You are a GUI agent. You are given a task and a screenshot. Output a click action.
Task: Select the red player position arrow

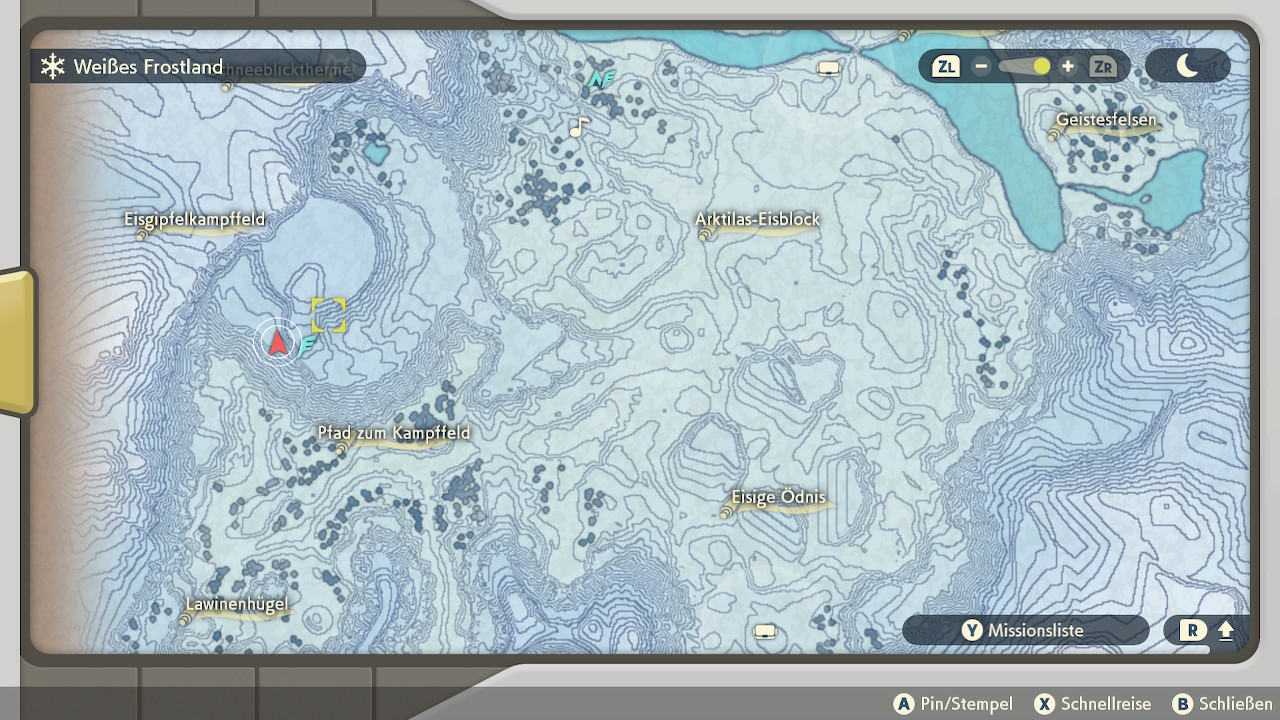tap(277, 343)
